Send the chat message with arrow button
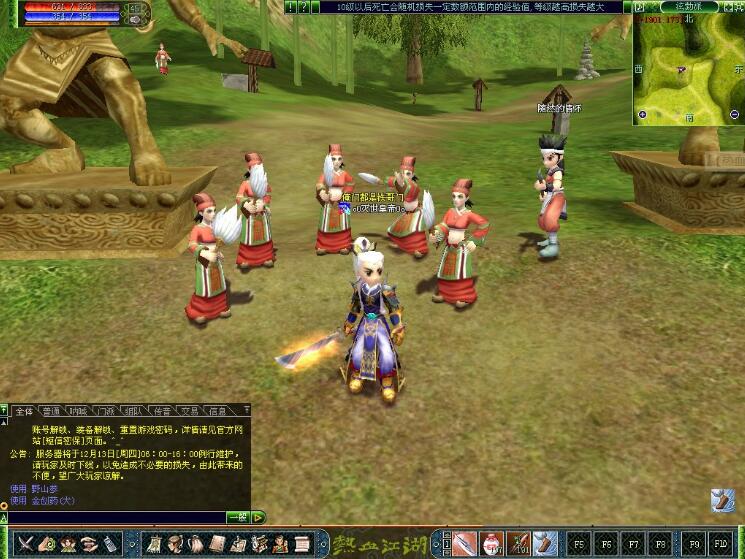745x559 pixels. pos(258,517)
